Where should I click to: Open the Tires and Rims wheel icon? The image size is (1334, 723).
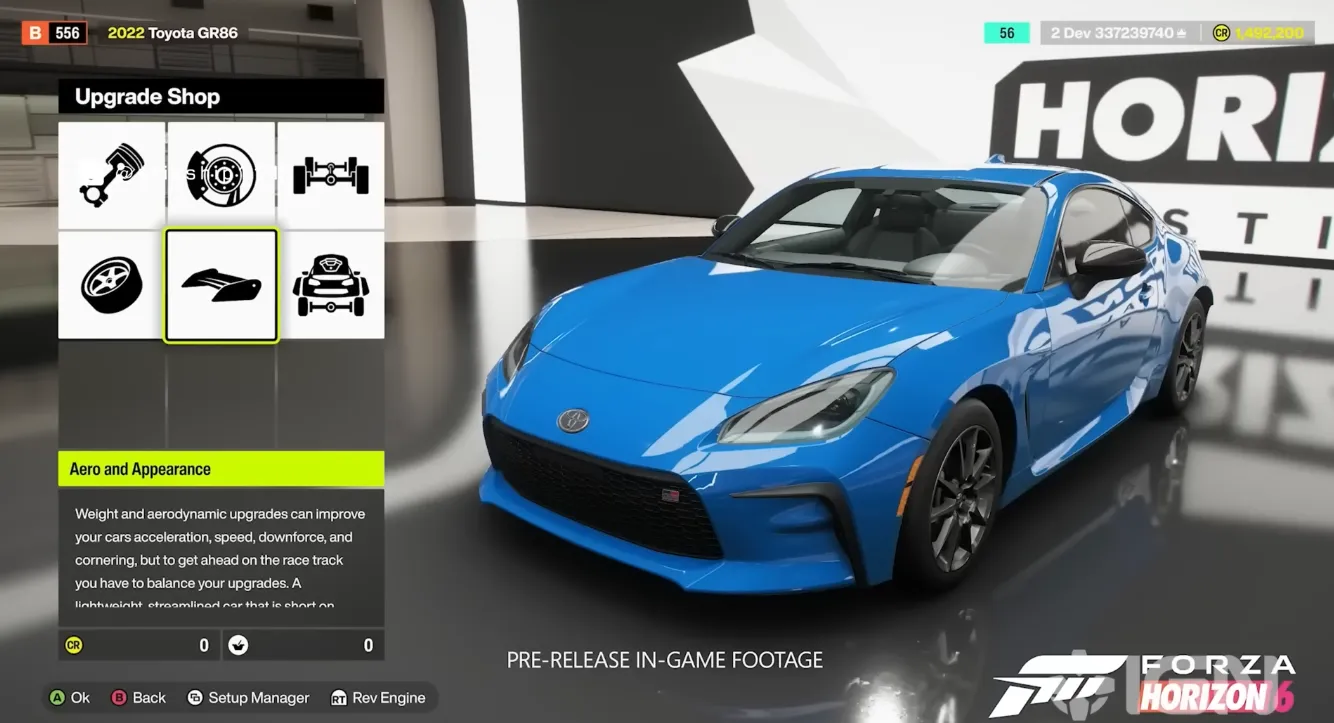click(x=110, y=284)
